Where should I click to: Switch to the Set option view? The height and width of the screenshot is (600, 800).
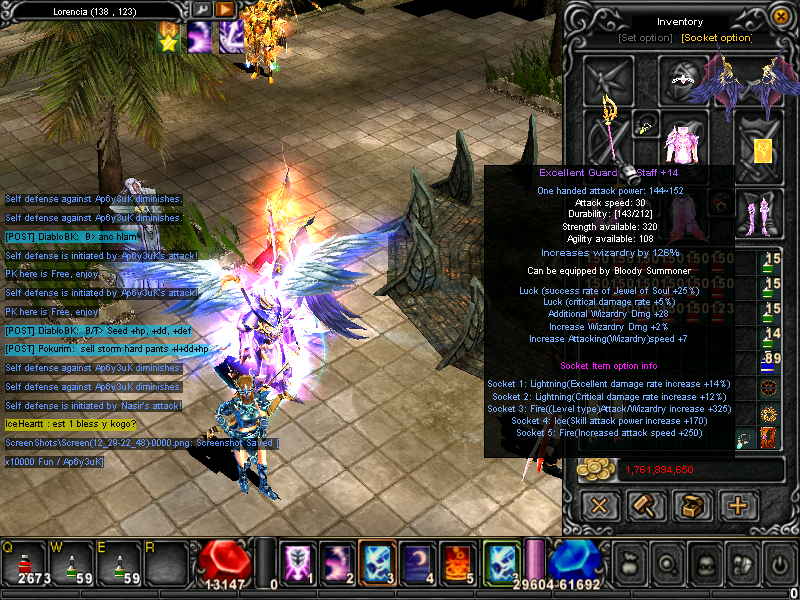tap(645, 38)
